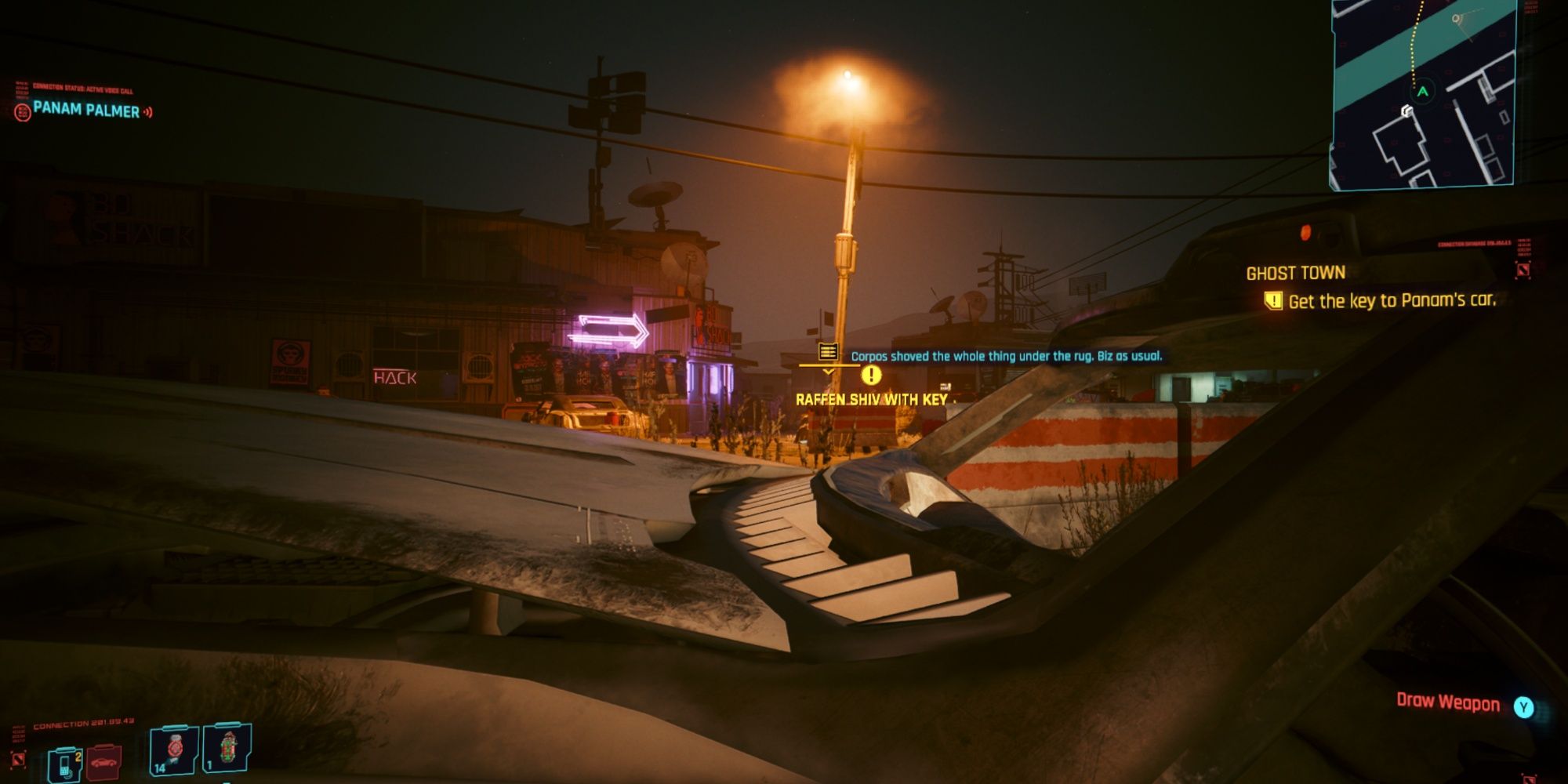Click the red vehicle summon icon
The height and width of the screenshot is (784, 1568).
click(x=104, y=764)
